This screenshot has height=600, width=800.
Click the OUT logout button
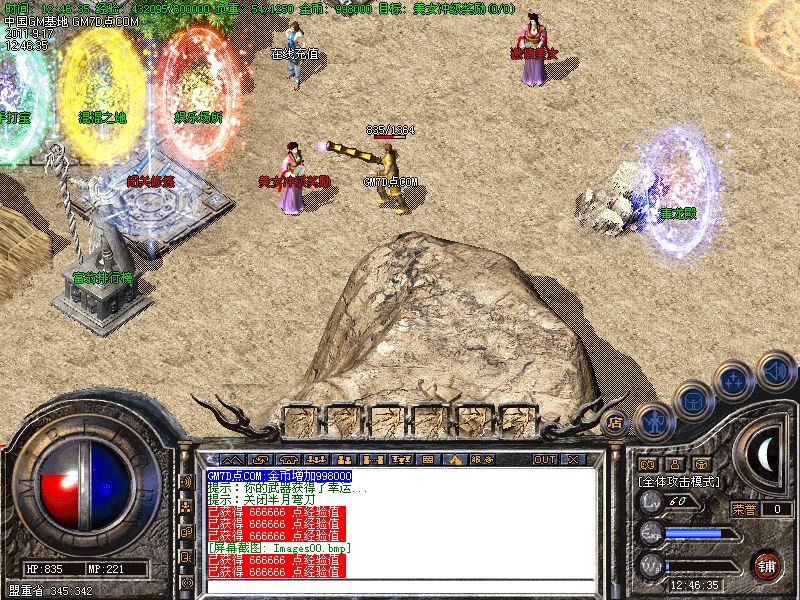point(545,459)
